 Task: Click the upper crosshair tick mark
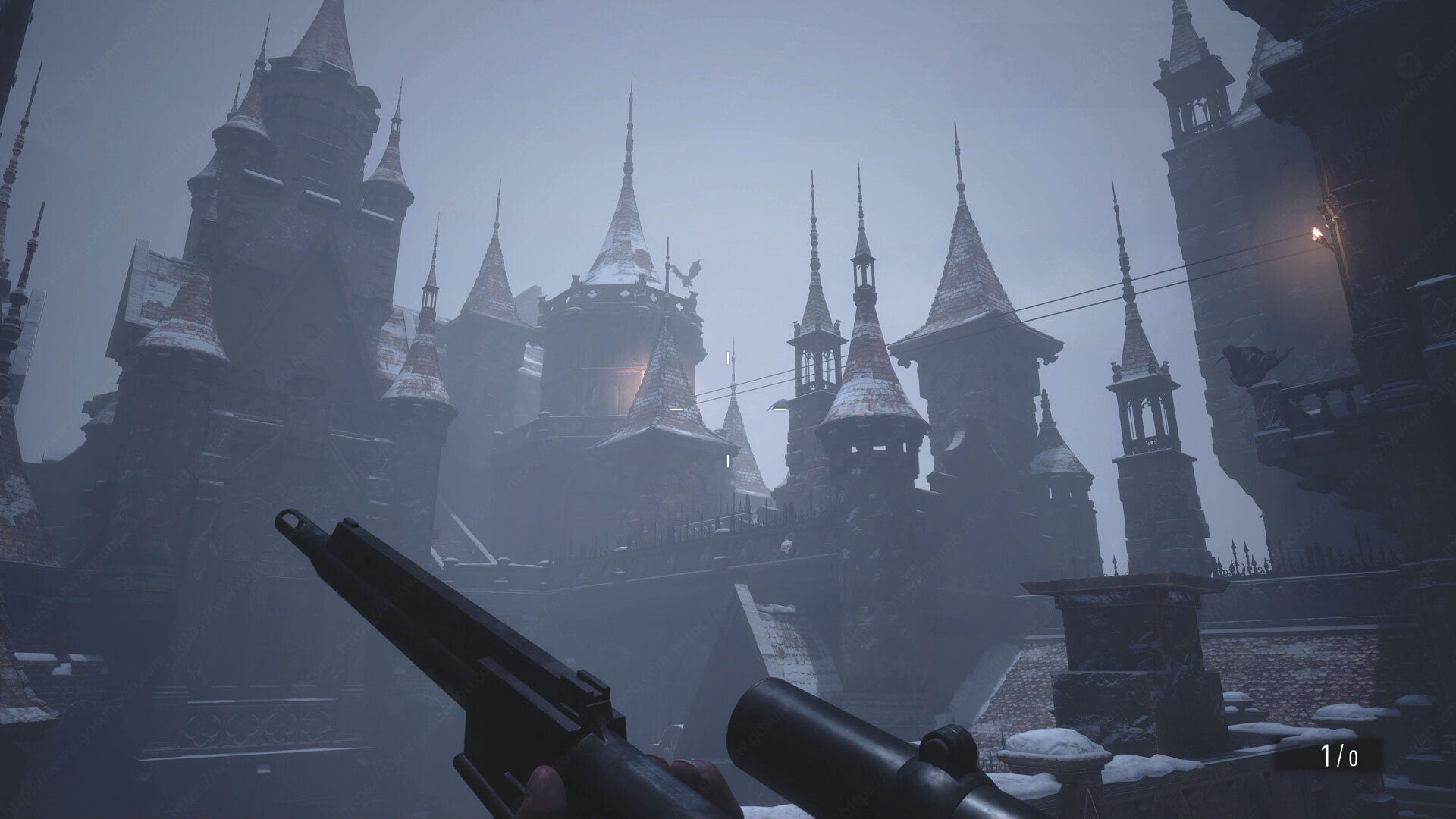[727, 356]
